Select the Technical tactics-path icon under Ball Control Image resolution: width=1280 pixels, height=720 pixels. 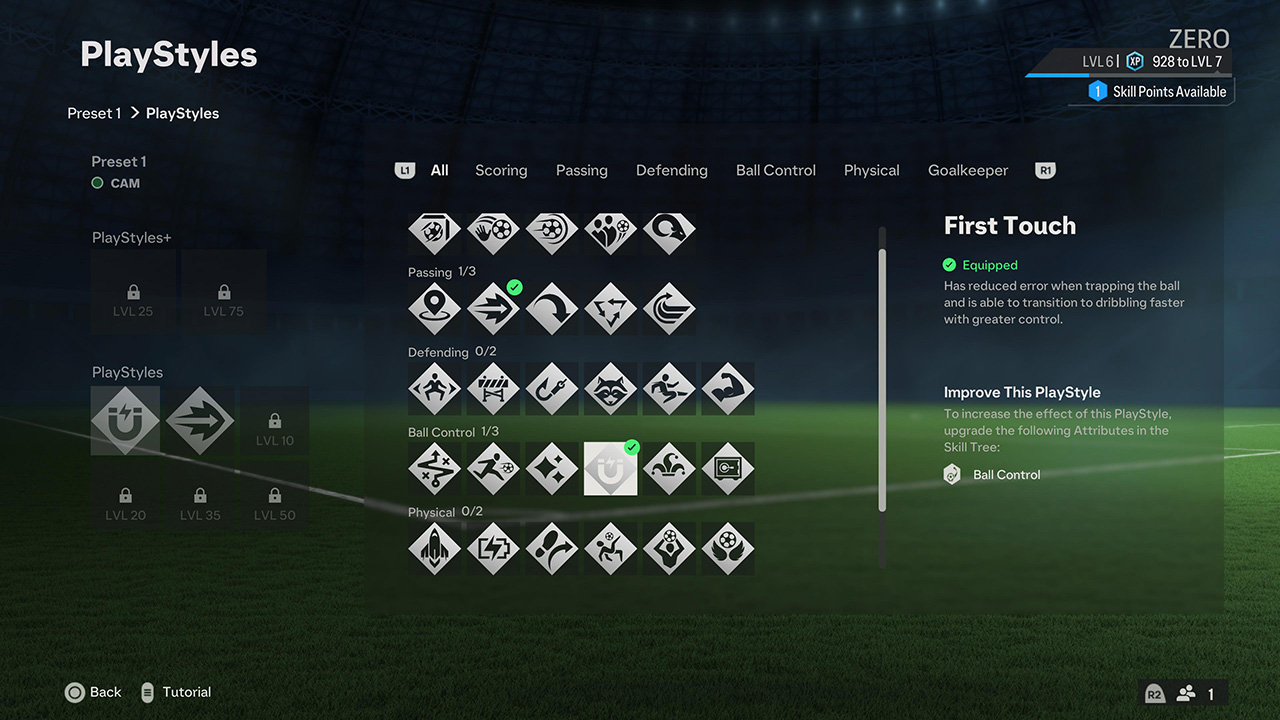click(434, 468)
